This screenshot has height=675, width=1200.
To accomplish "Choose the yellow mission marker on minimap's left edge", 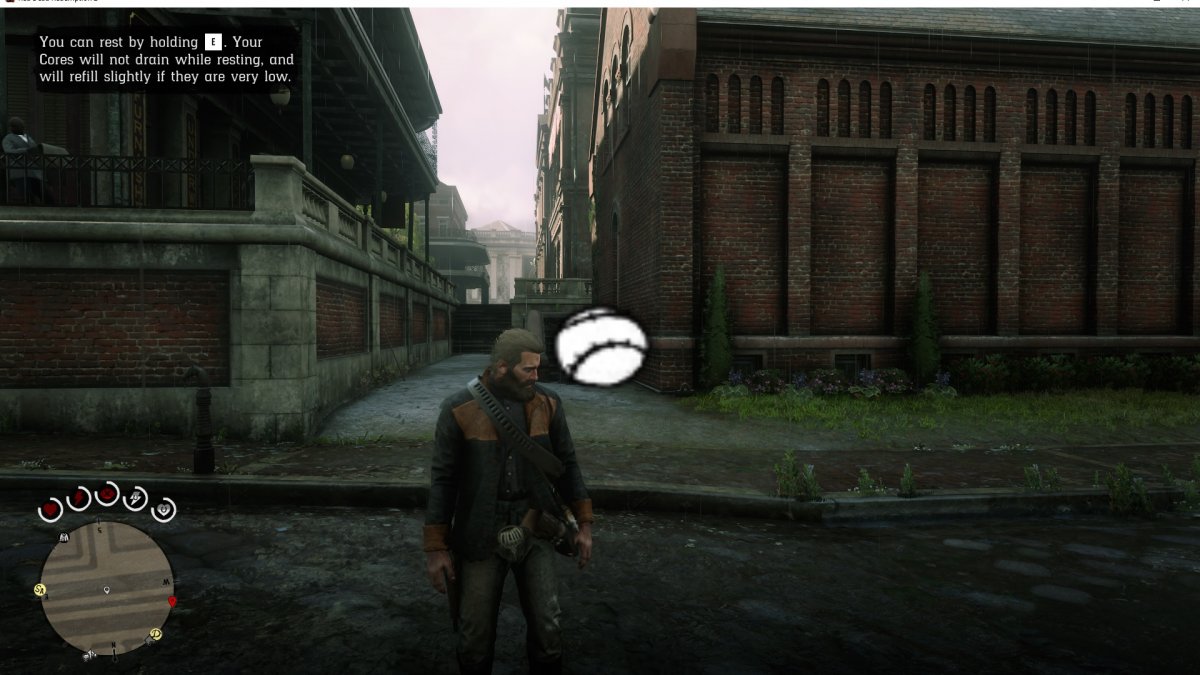I will click(x=40, y=589).
